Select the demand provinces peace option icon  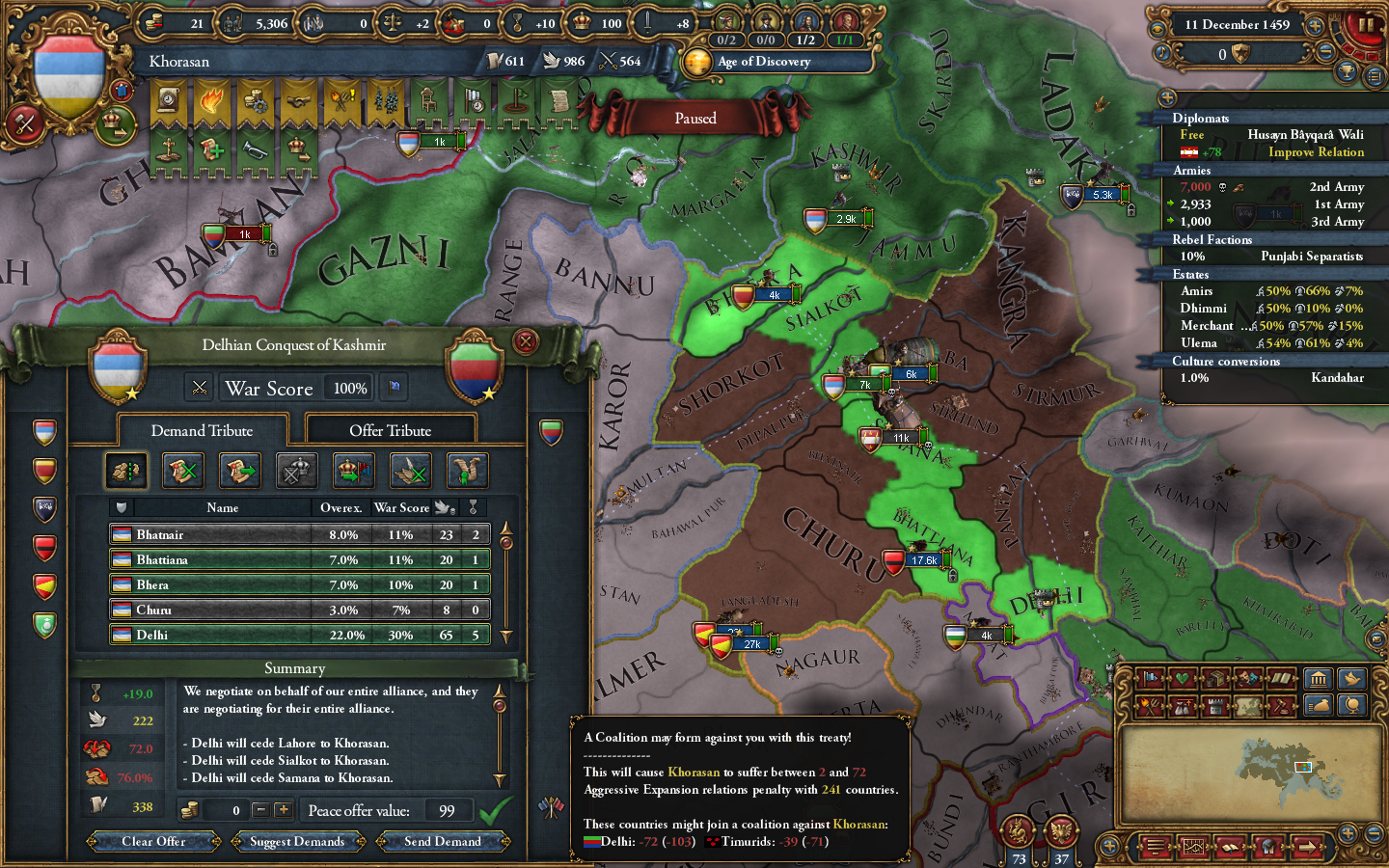click(x=126, y=471)
